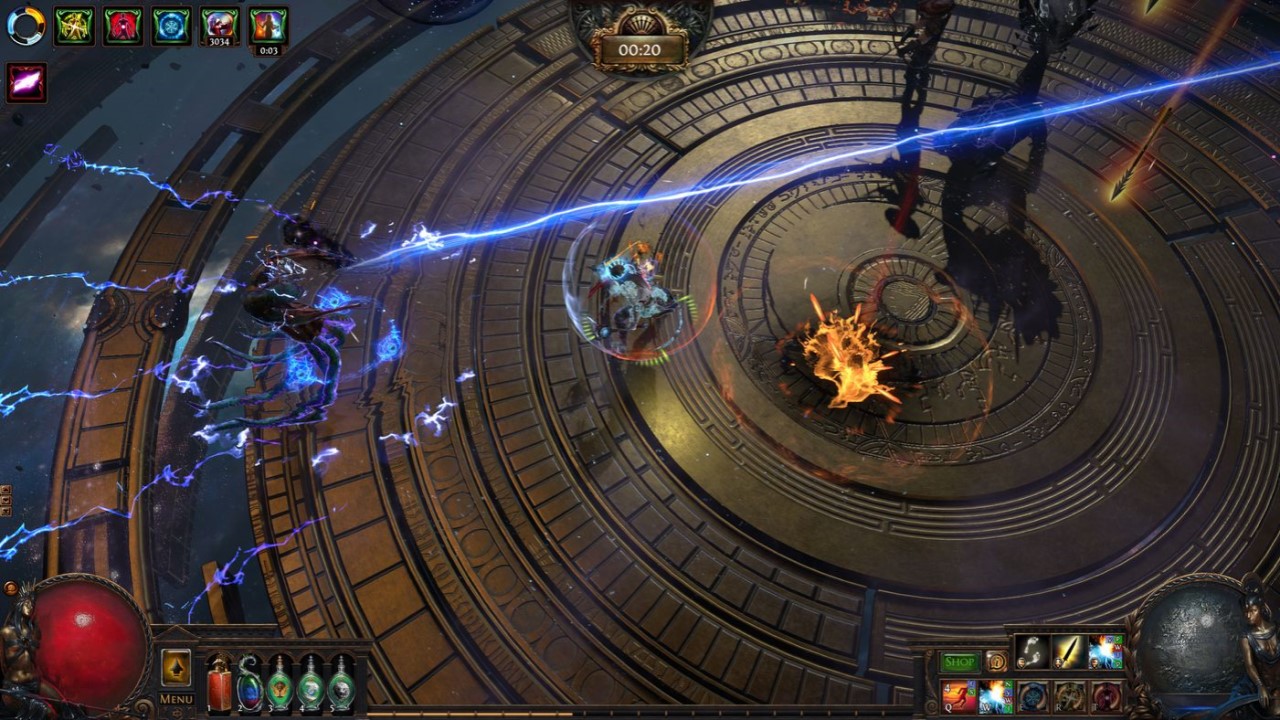The height and width of the screenshot is (720, 1280).
Task: Select the glowing sword attack skill slot
Action: pos(1069,652)
